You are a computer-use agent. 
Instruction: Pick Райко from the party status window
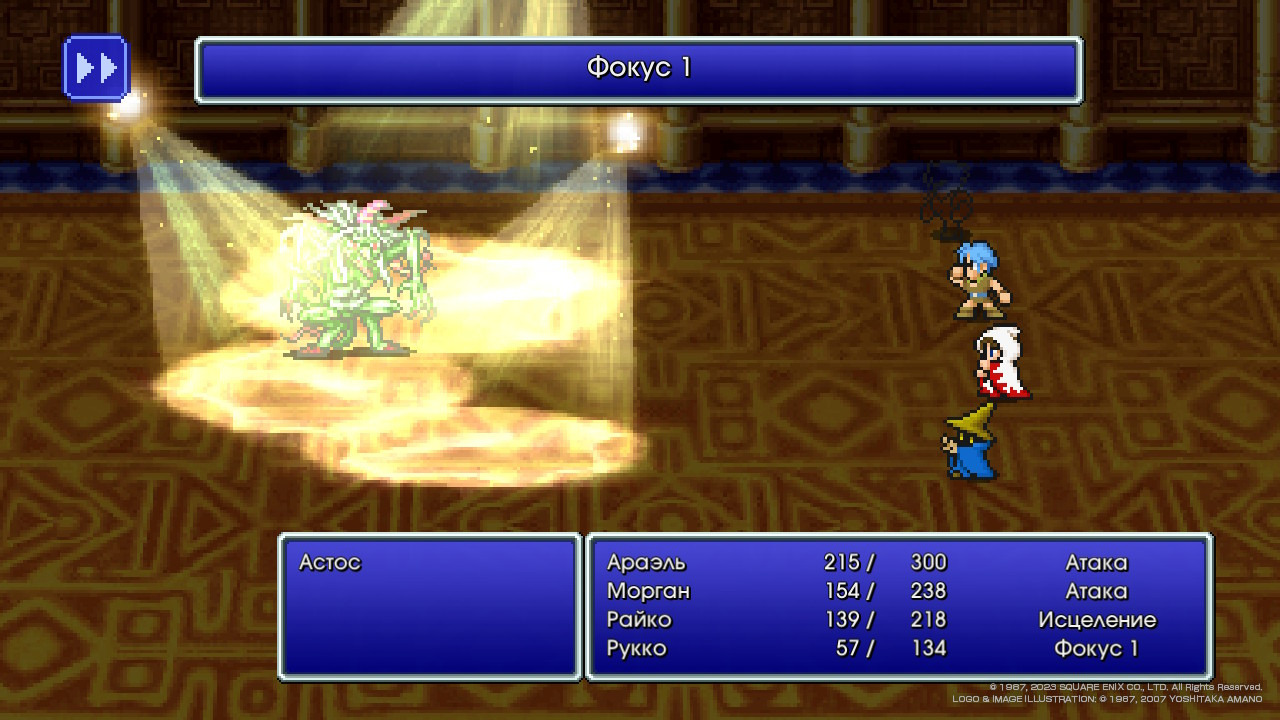(639, 620)
